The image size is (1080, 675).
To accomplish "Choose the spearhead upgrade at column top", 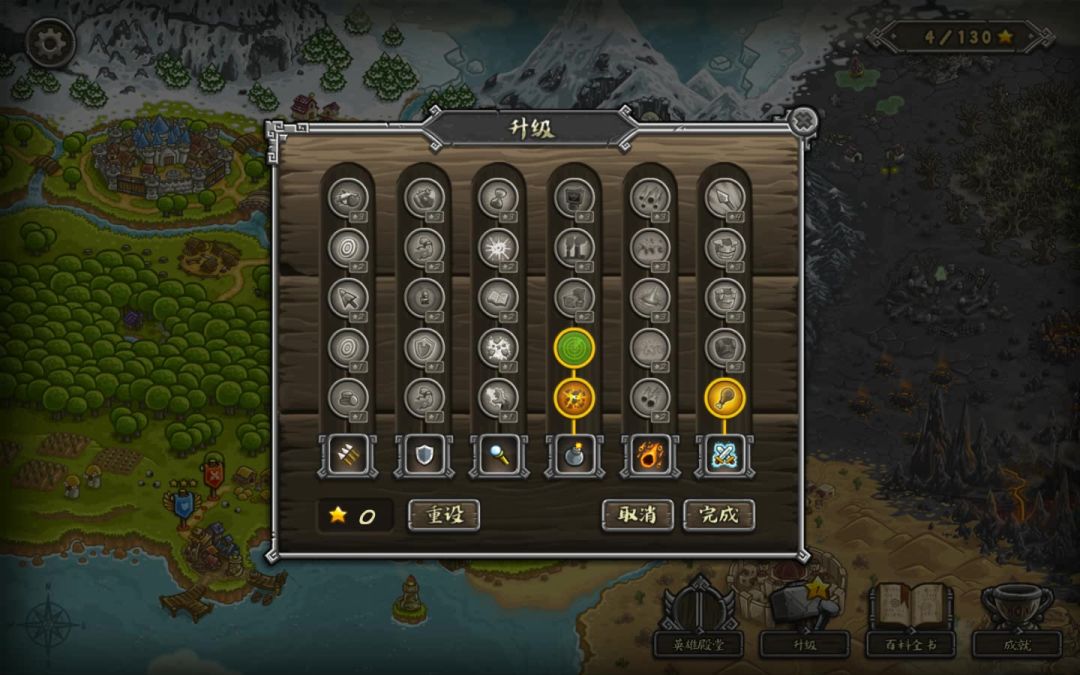I will coord(725,197).
